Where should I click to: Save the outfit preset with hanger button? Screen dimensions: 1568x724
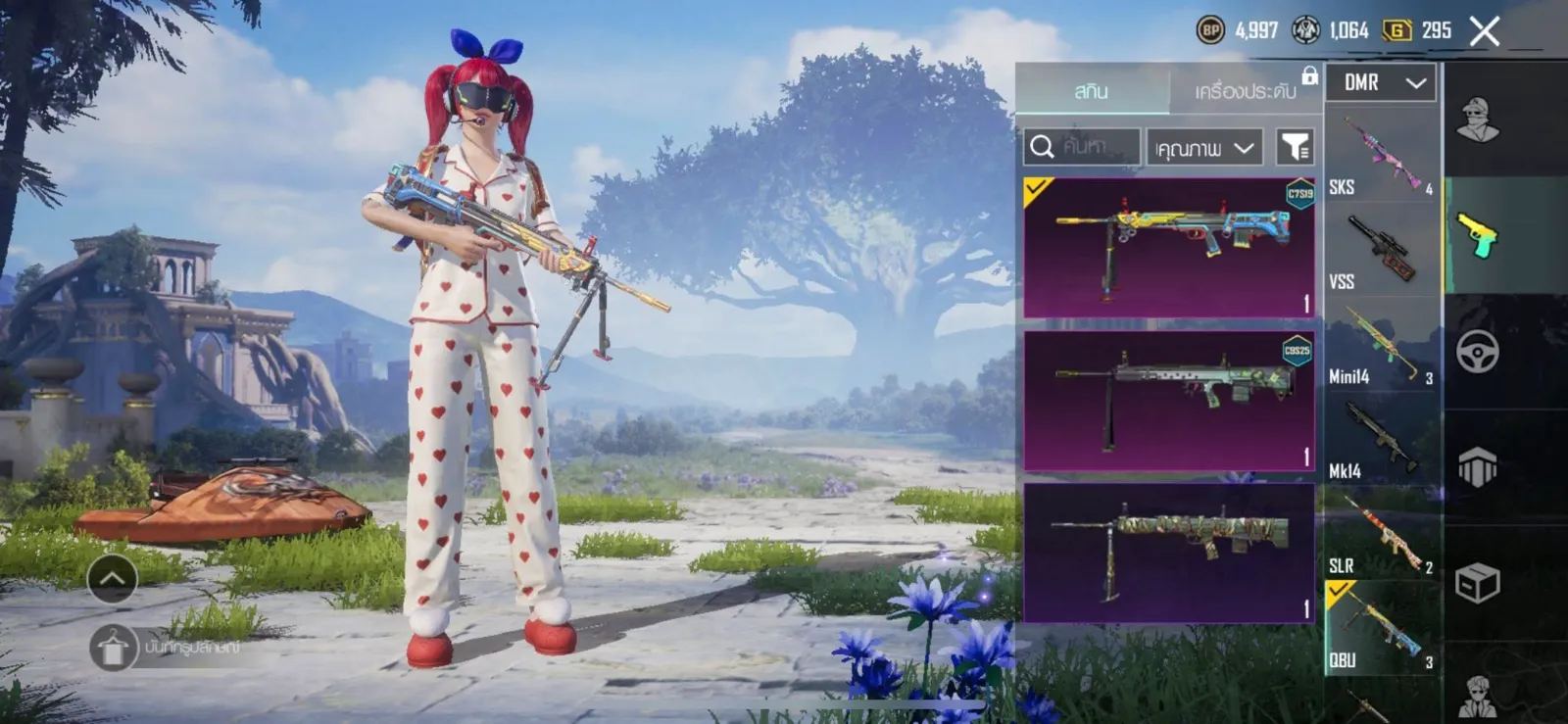114,648
